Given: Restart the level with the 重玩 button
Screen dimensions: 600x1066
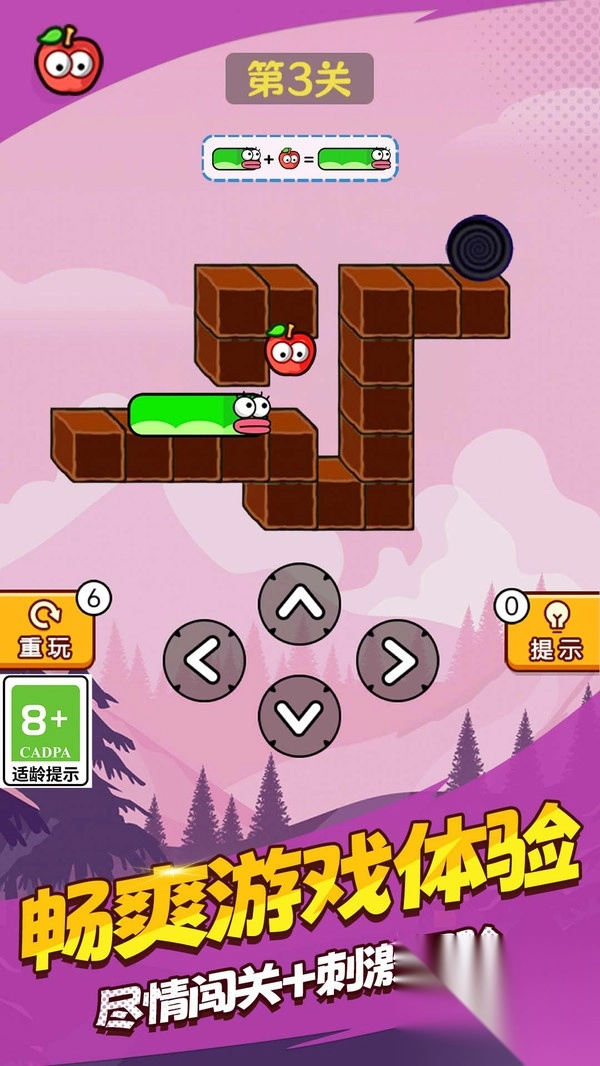Looking at the screenshot, I should (46, 633).
